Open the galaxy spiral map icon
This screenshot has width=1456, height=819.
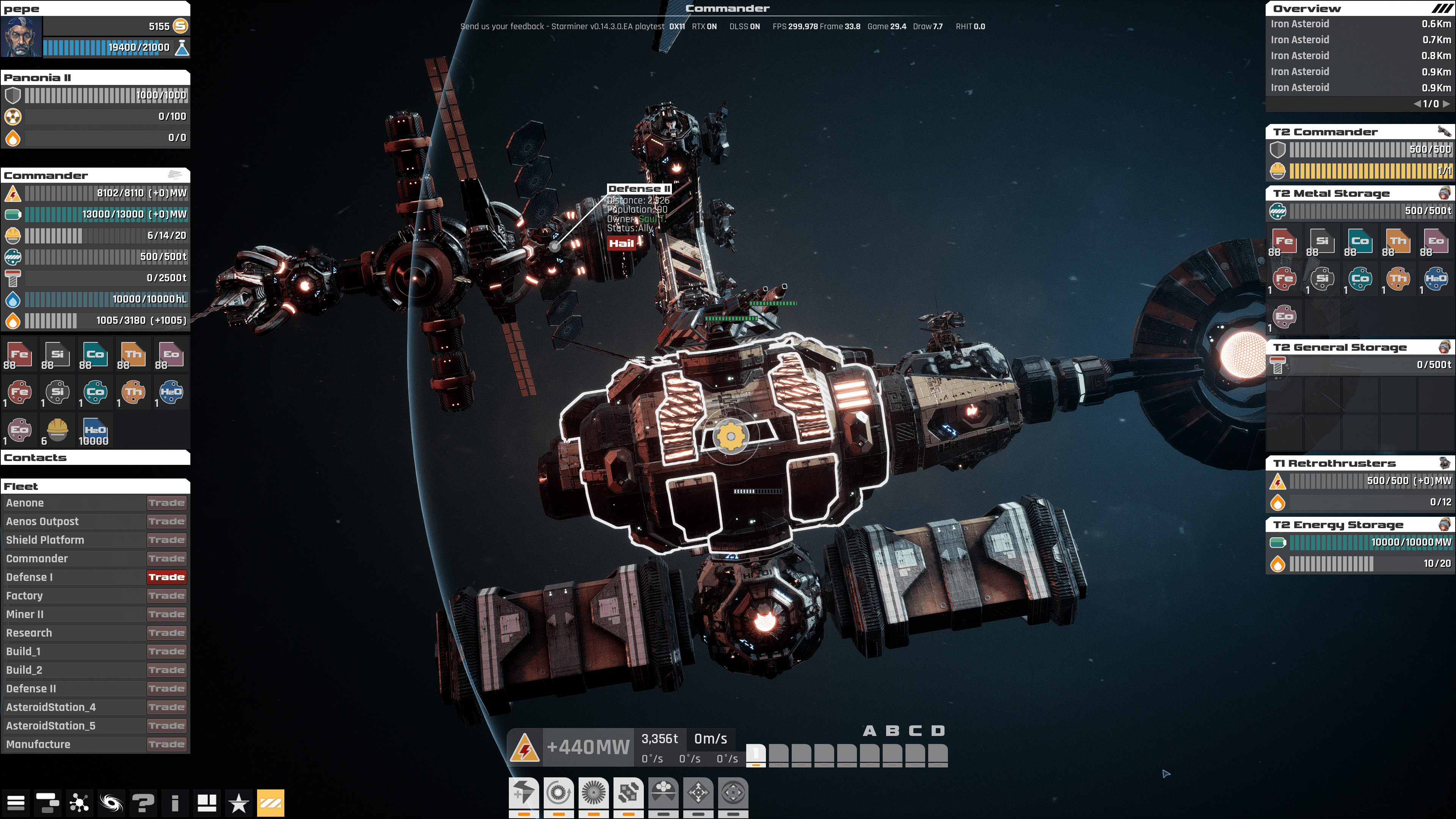click(x=111, y=802)
